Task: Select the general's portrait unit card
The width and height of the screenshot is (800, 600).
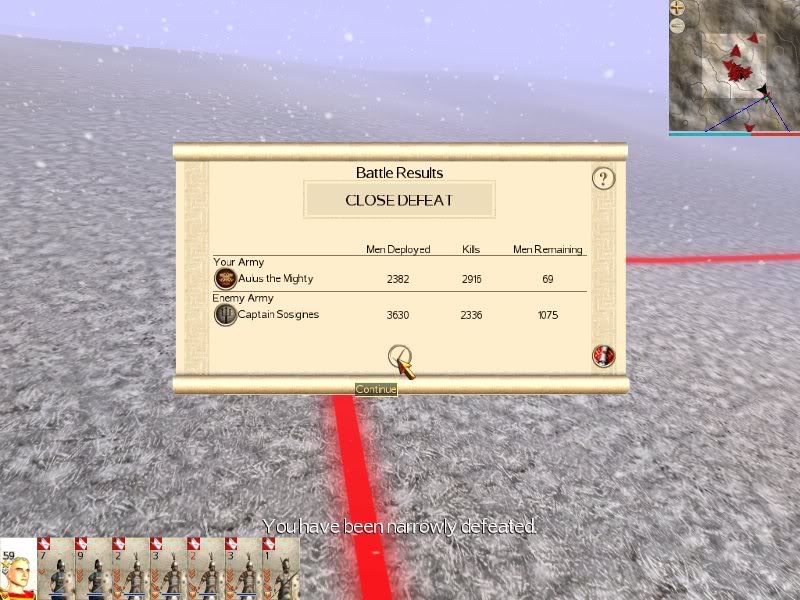Action: tap(18, 570)
